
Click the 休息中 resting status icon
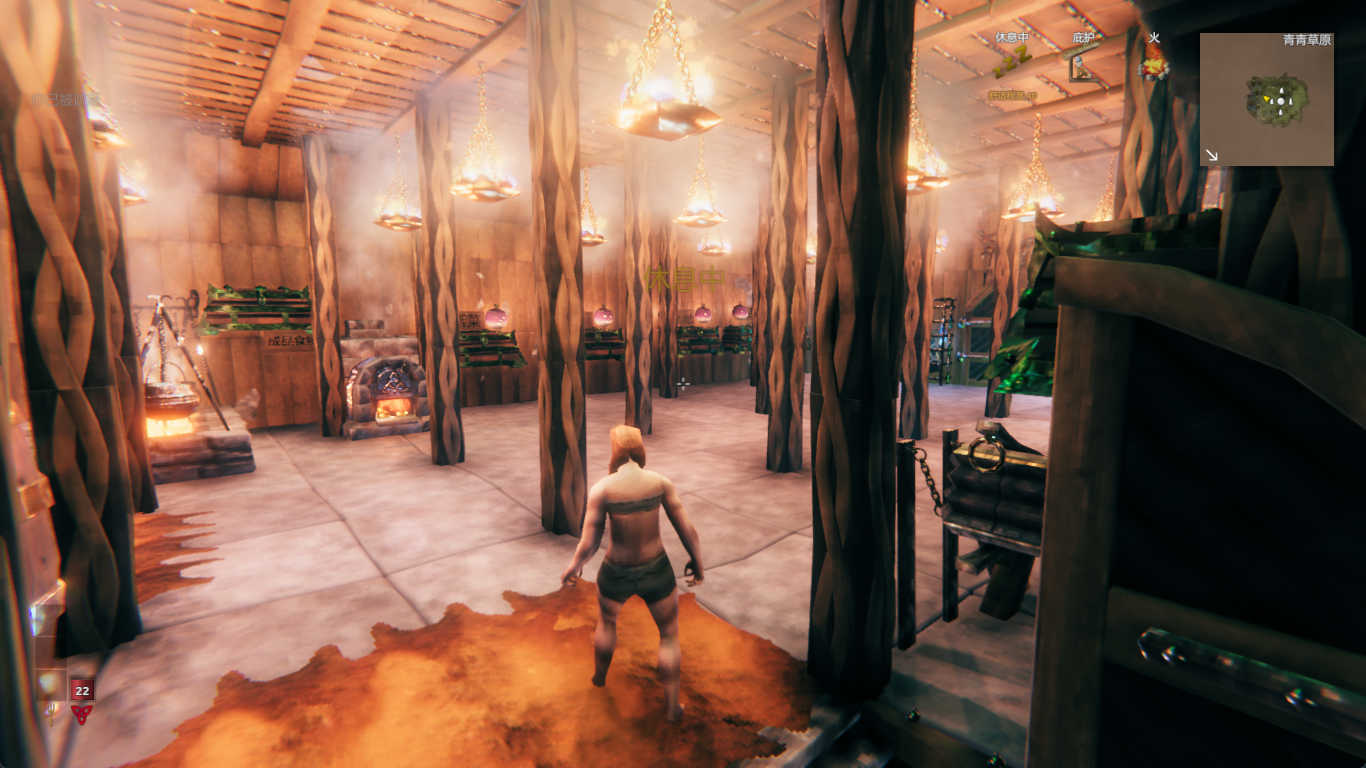tap(1011, 61)
